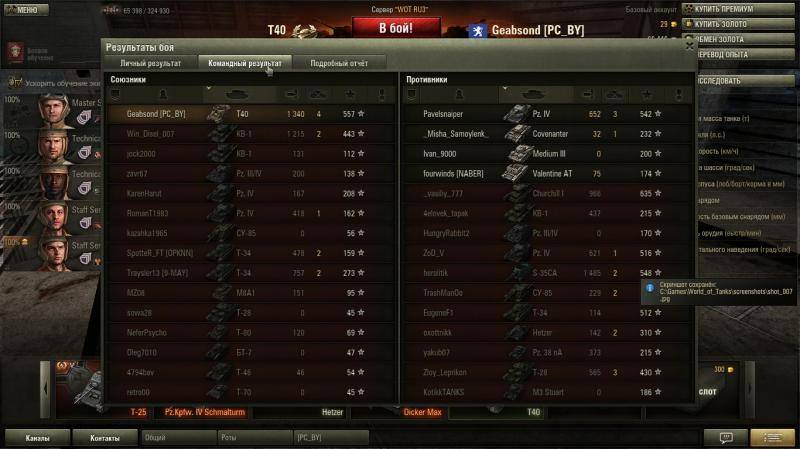Open the Подробный отчёт tab
Image resolution: width=800 pixels, height=449 pixels.
[339, 63]
